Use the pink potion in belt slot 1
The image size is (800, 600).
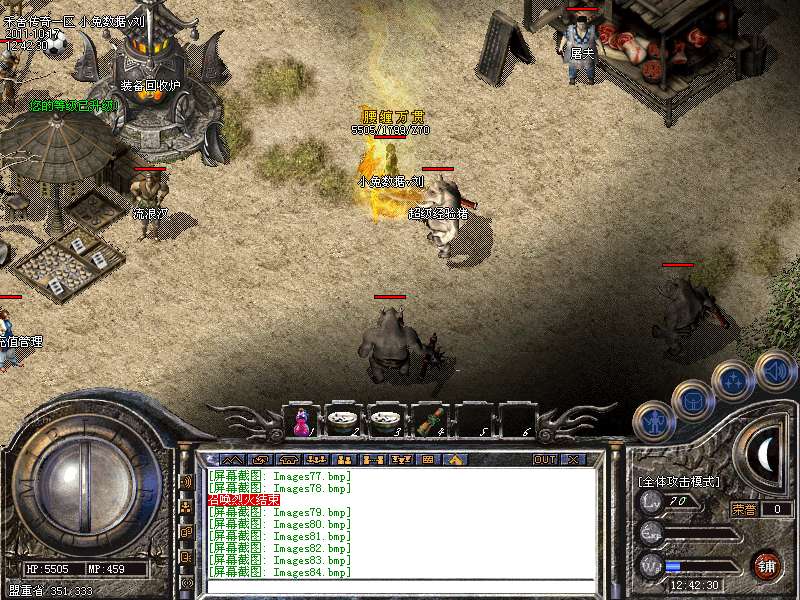pyautogui.click(x=299, y=422)
